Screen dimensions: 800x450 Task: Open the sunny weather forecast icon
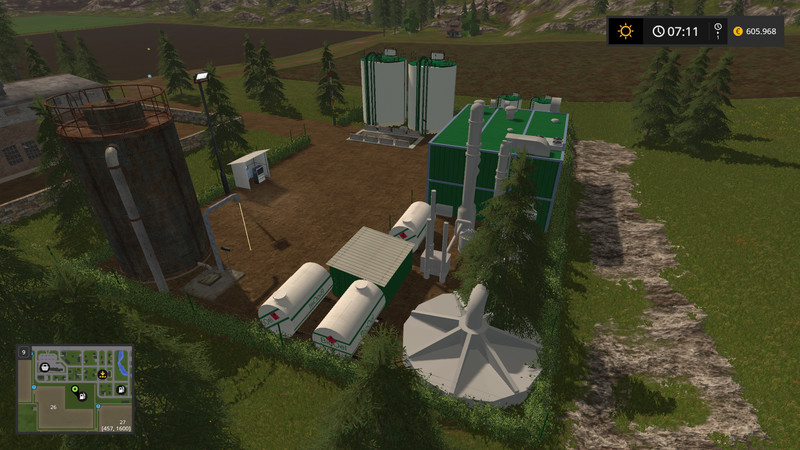(626, 31)
